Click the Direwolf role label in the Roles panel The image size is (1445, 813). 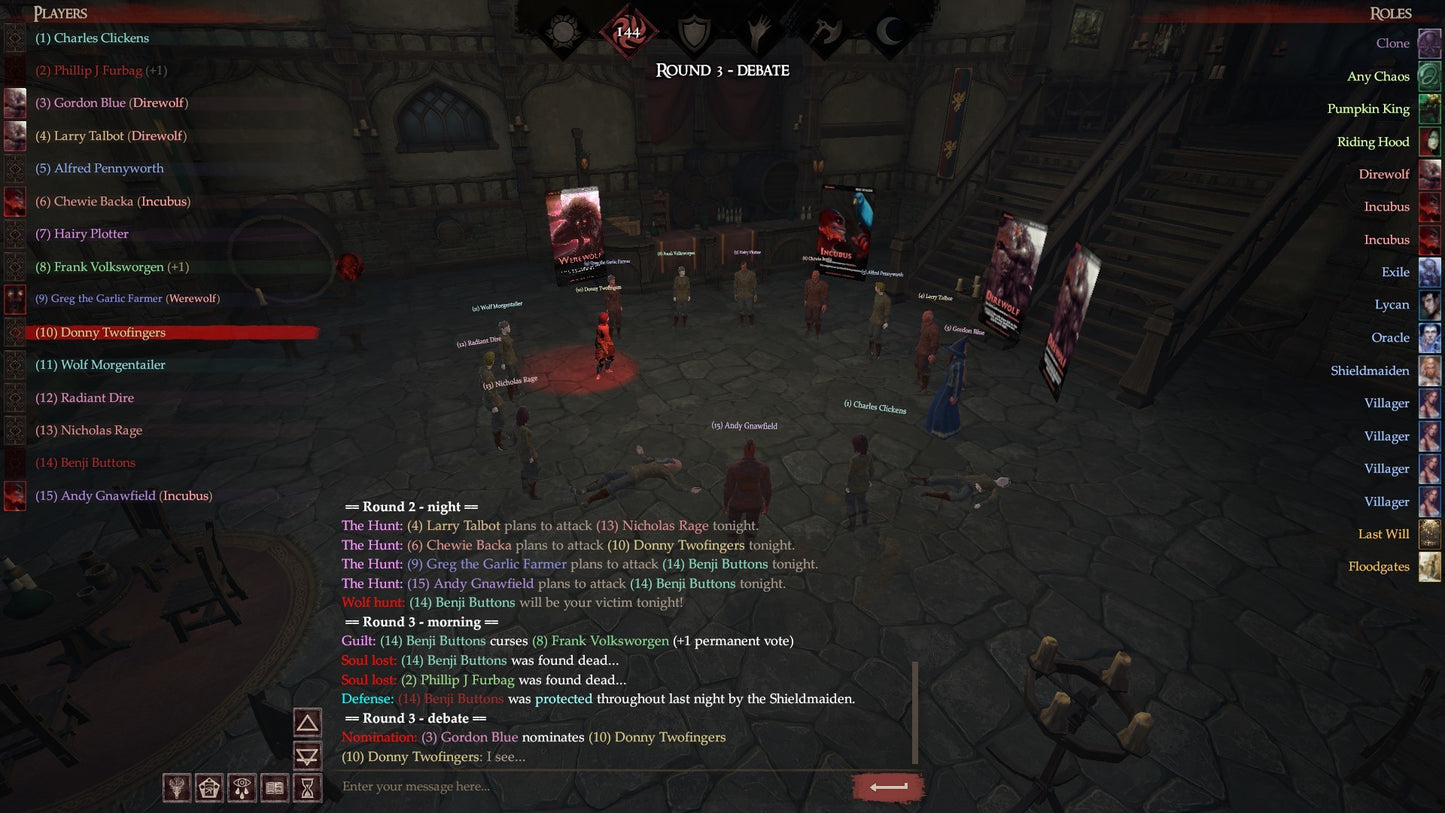point(1385,174)
